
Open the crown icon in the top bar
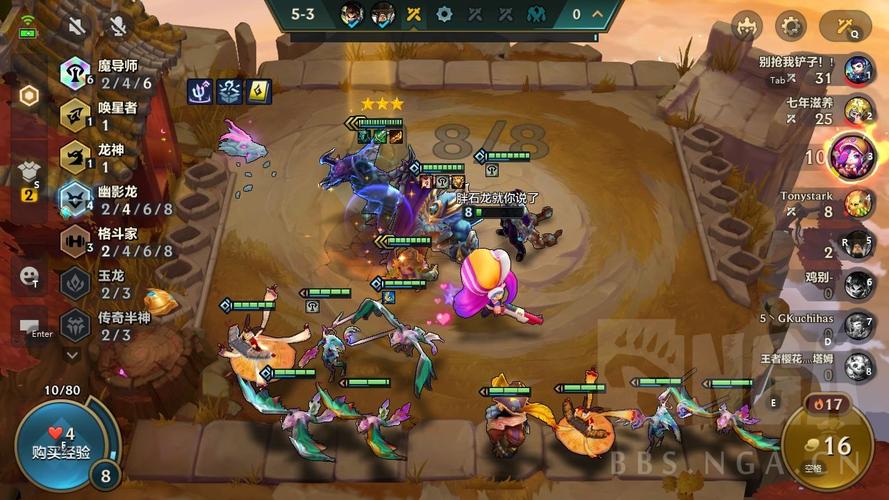coord(746,26)
